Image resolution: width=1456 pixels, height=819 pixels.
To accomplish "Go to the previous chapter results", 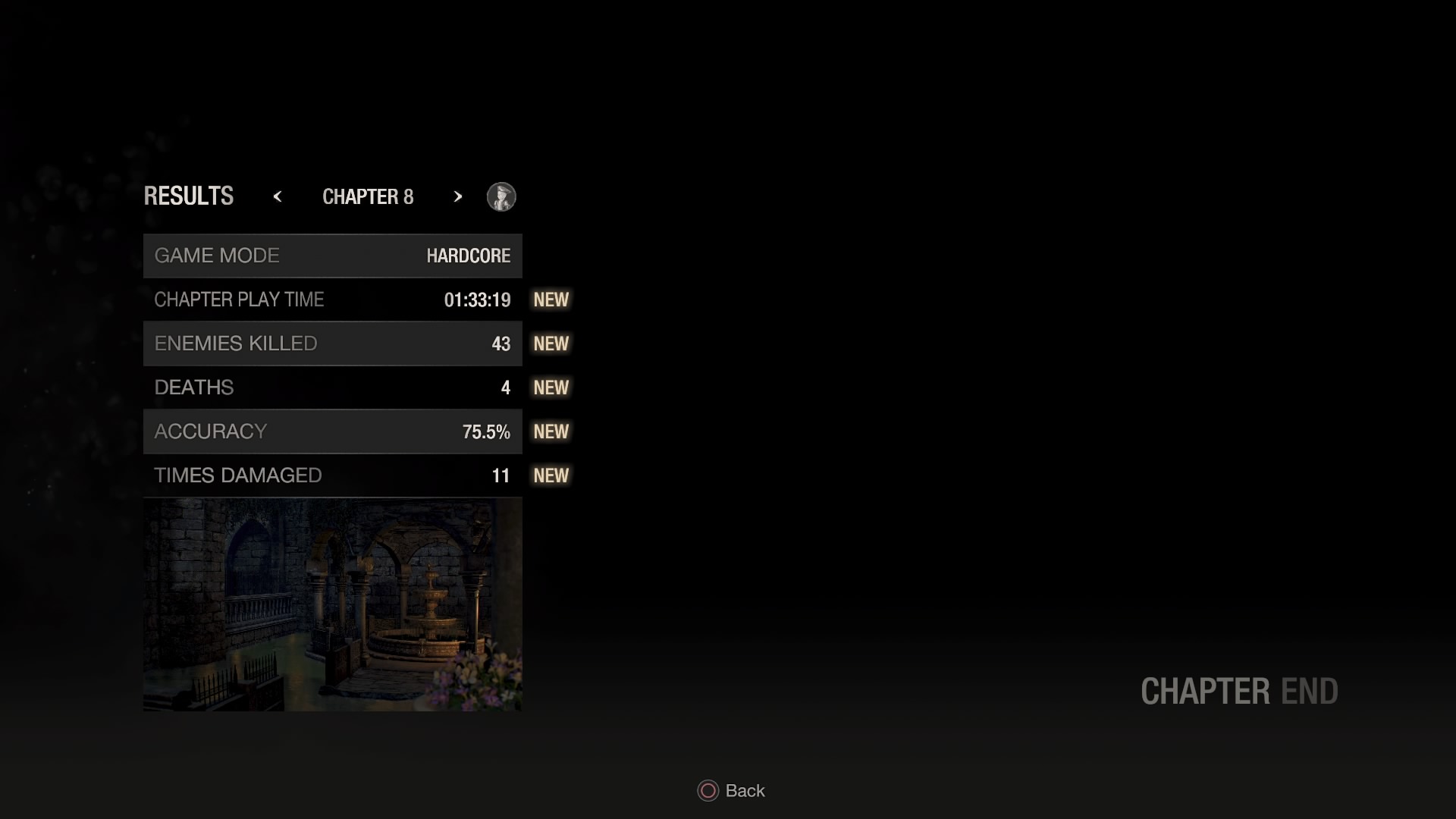I will point(278,197).
